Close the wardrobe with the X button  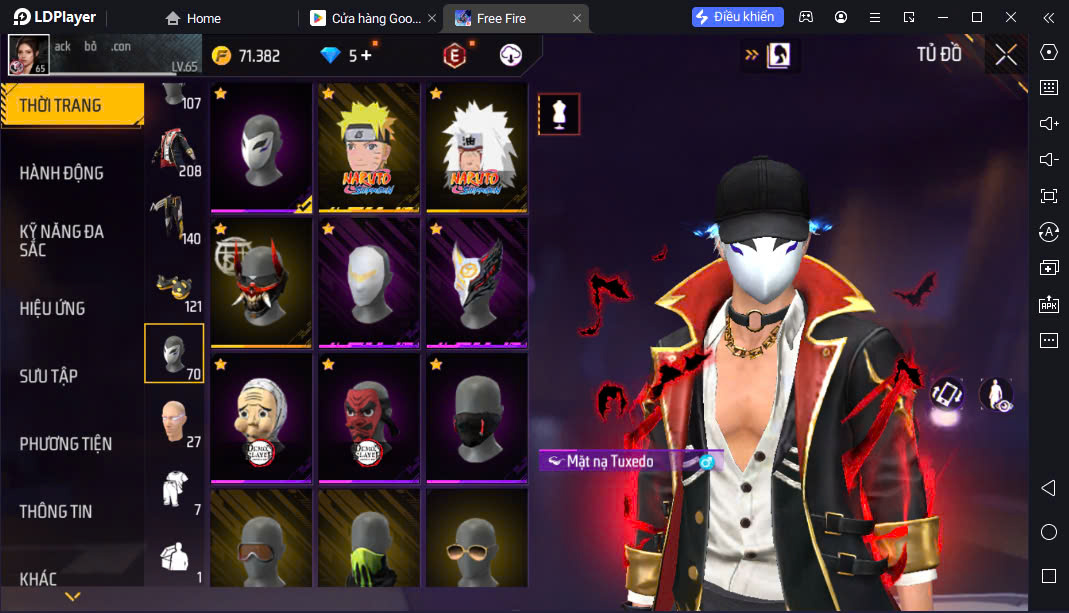(1006, 55)
